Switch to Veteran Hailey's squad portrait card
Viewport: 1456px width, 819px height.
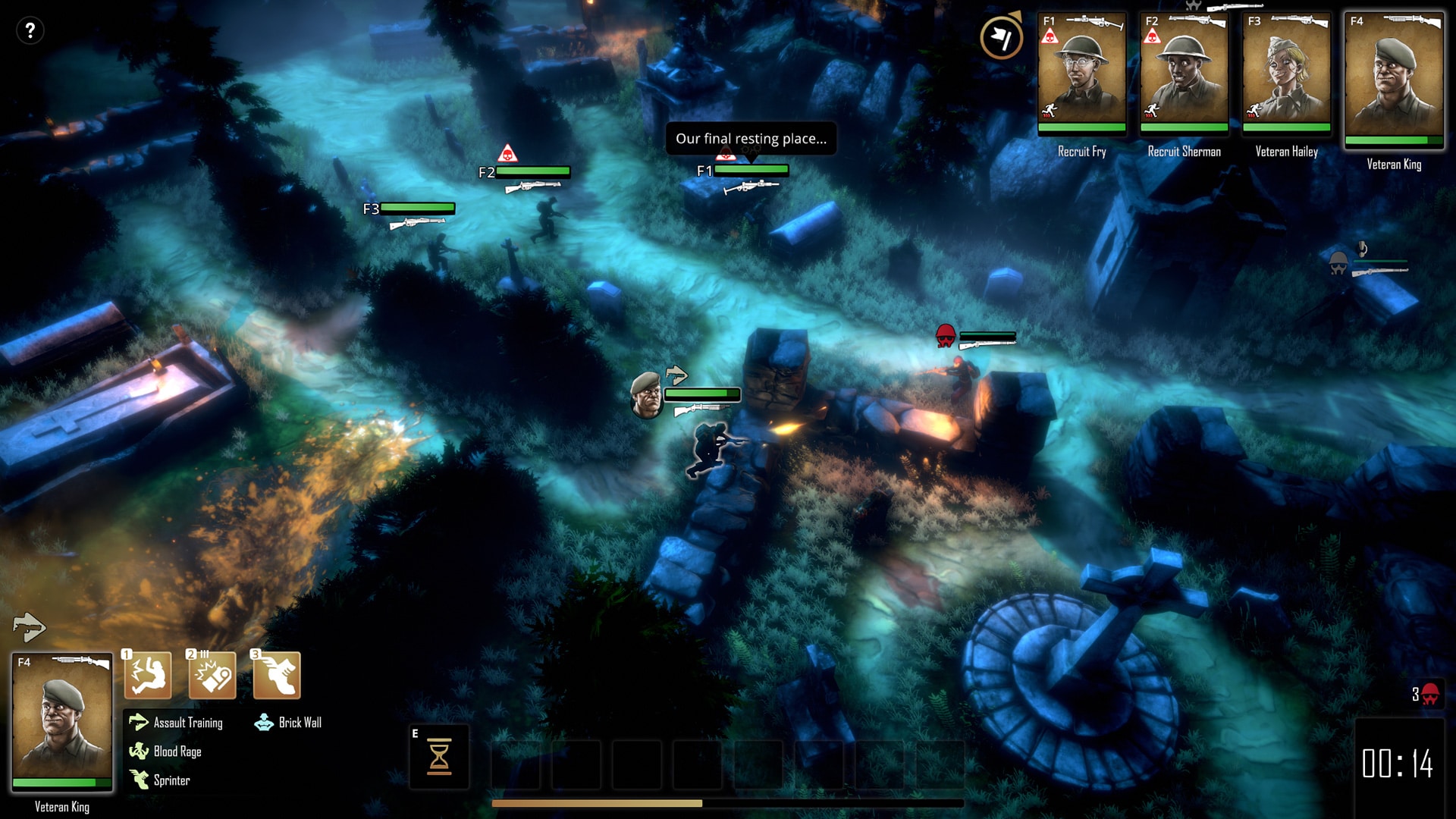click(x=1286, y=73)
